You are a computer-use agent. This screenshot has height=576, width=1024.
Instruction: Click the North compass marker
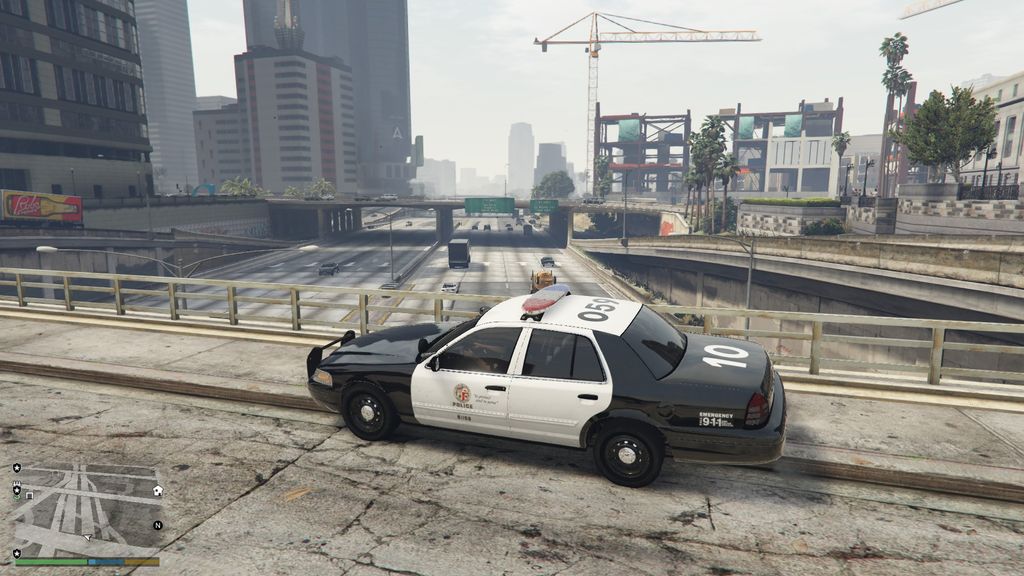tap(157, 525)
